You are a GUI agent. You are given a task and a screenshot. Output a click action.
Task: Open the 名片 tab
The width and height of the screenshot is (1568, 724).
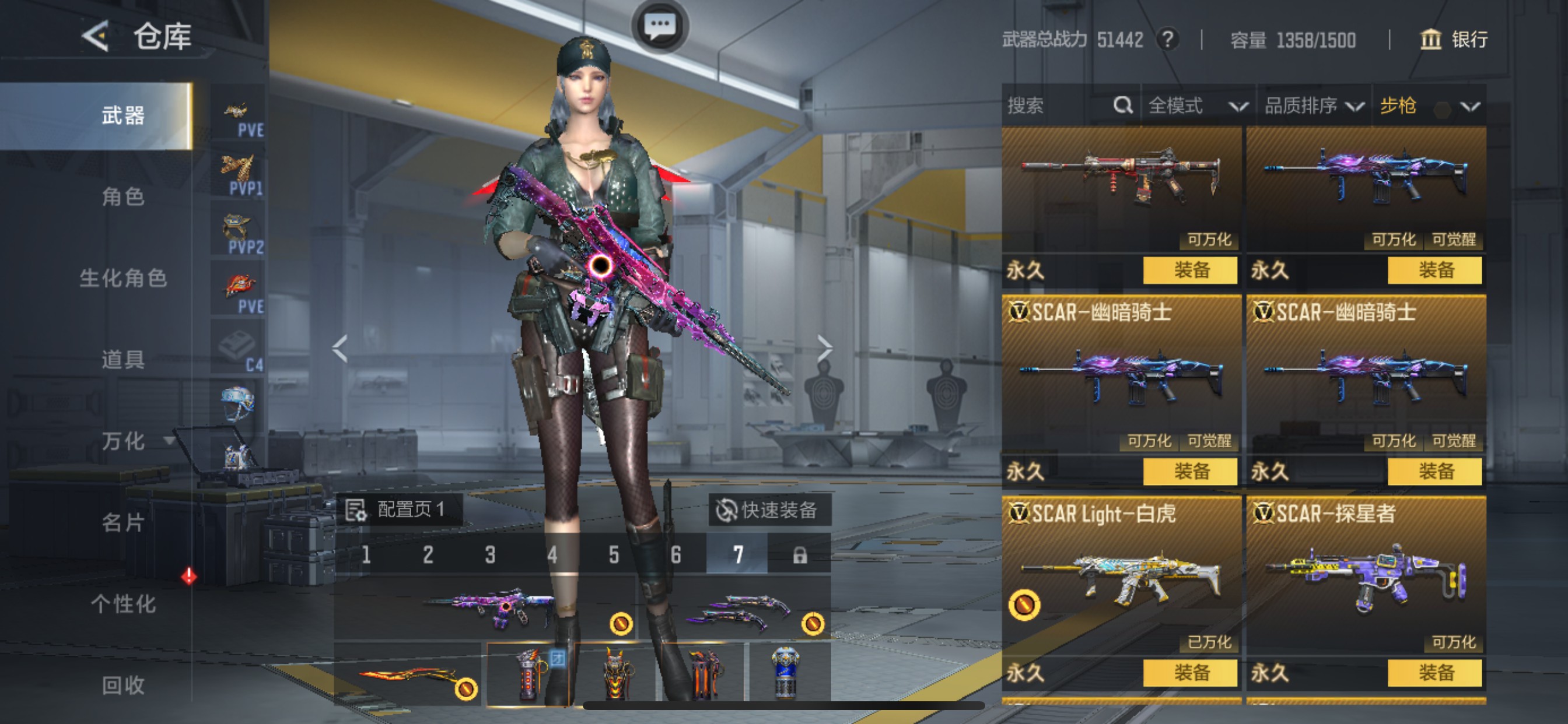click(123, 523)
